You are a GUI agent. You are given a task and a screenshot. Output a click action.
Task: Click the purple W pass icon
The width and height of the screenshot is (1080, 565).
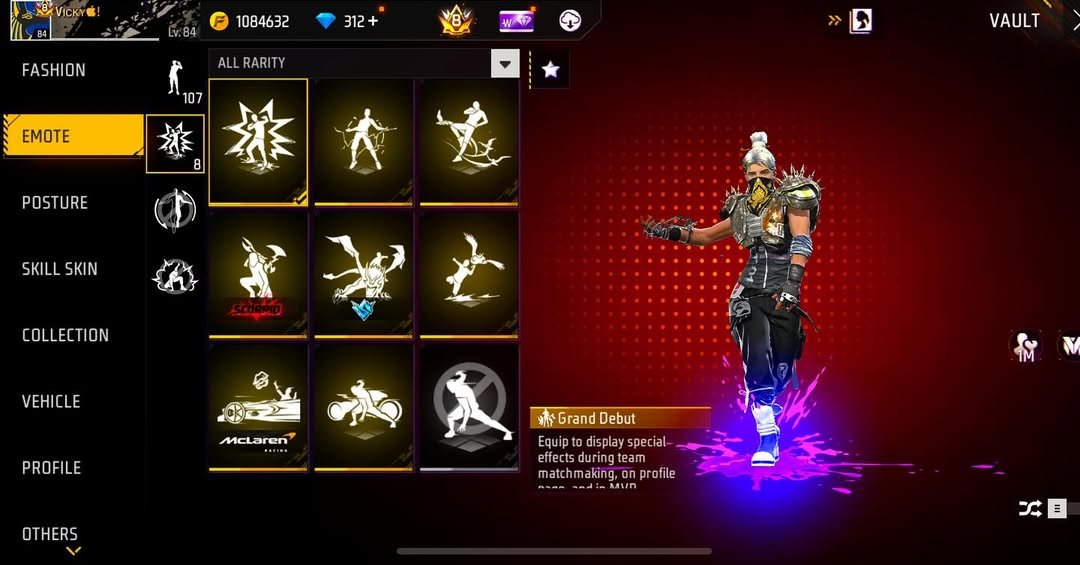click(515, 21)
